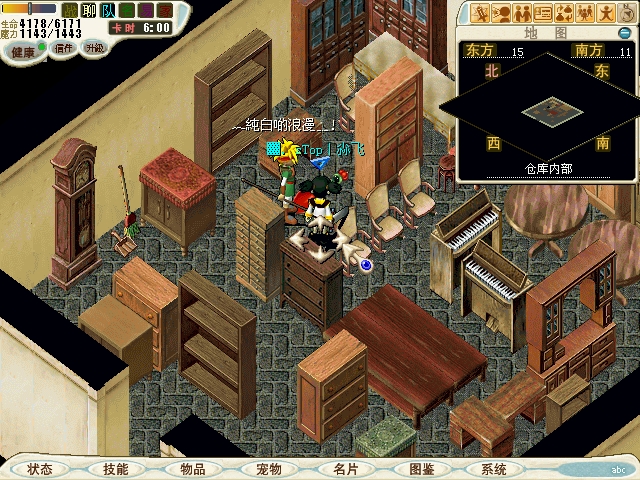Toggle the 队 team switch
Screen dimensions: 640x480
108,9
